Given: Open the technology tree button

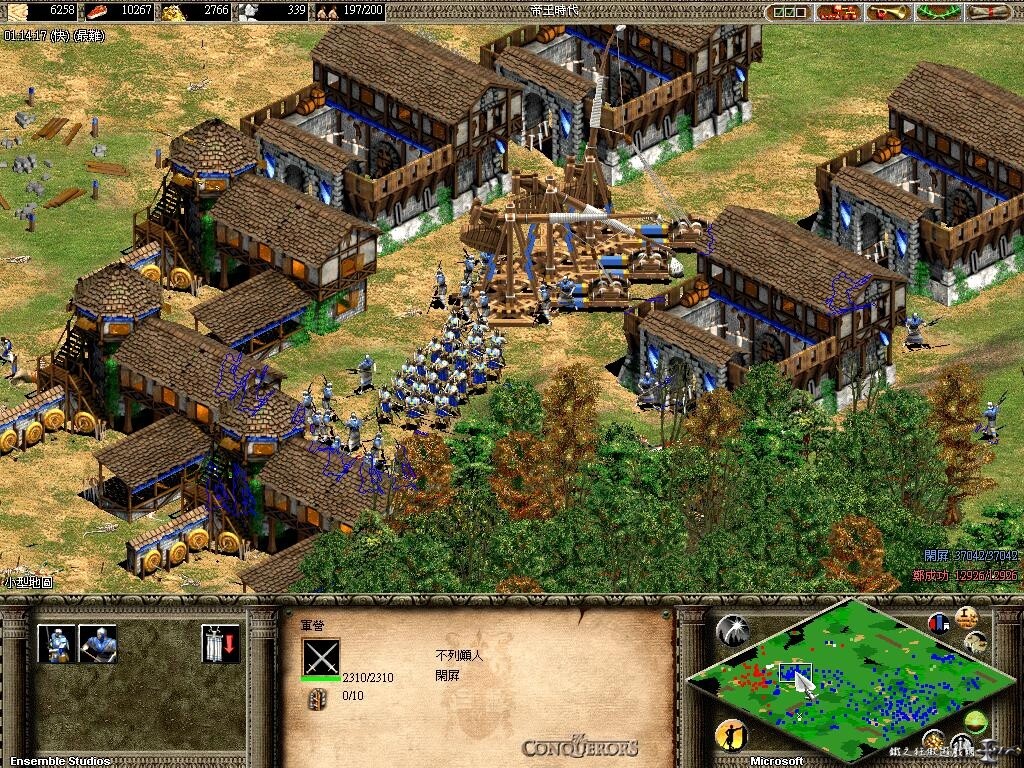Looking at the screenshot, I should coord(836,12).
